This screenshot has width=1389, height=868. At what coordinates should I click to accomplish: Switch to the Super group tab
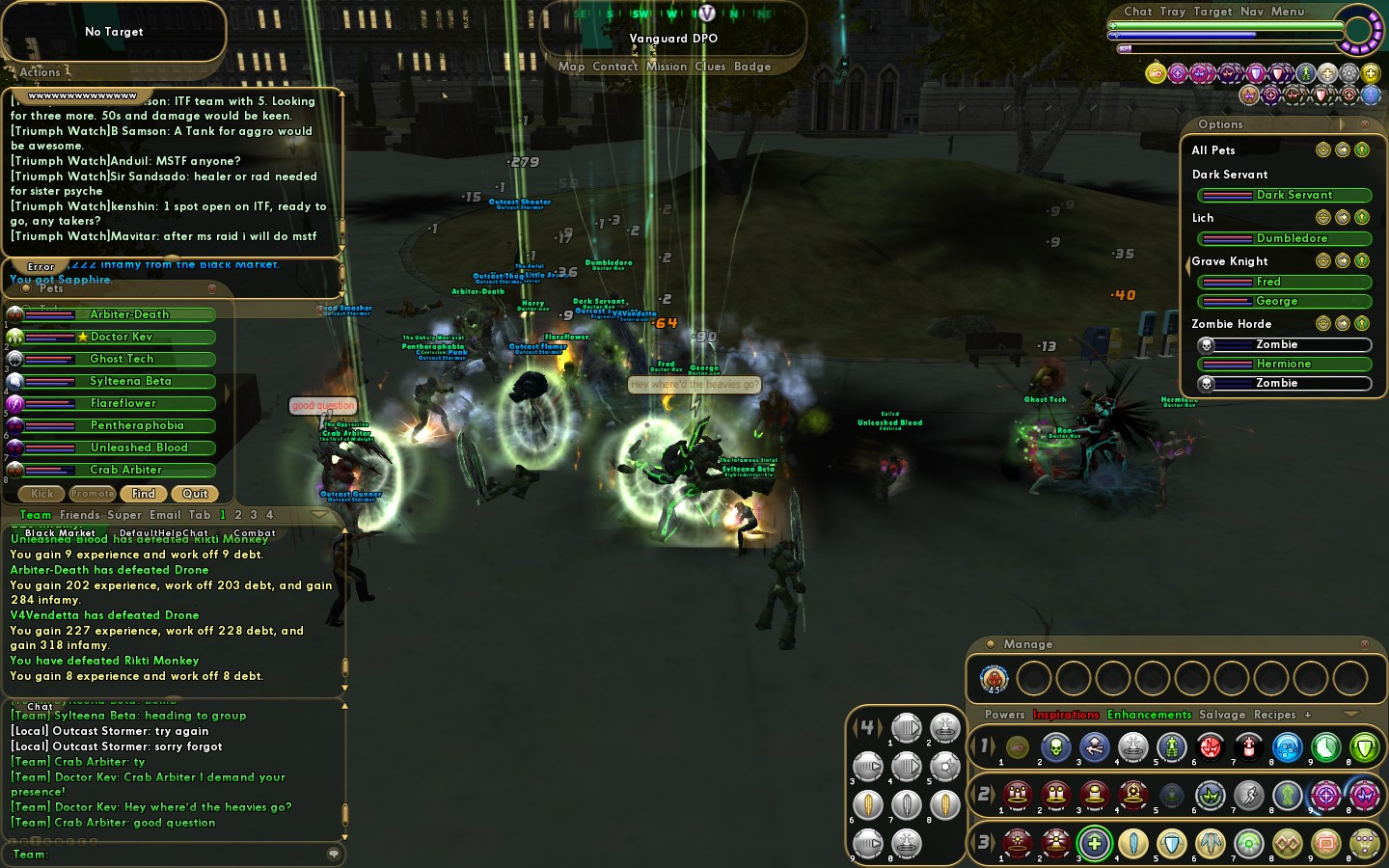124,515
